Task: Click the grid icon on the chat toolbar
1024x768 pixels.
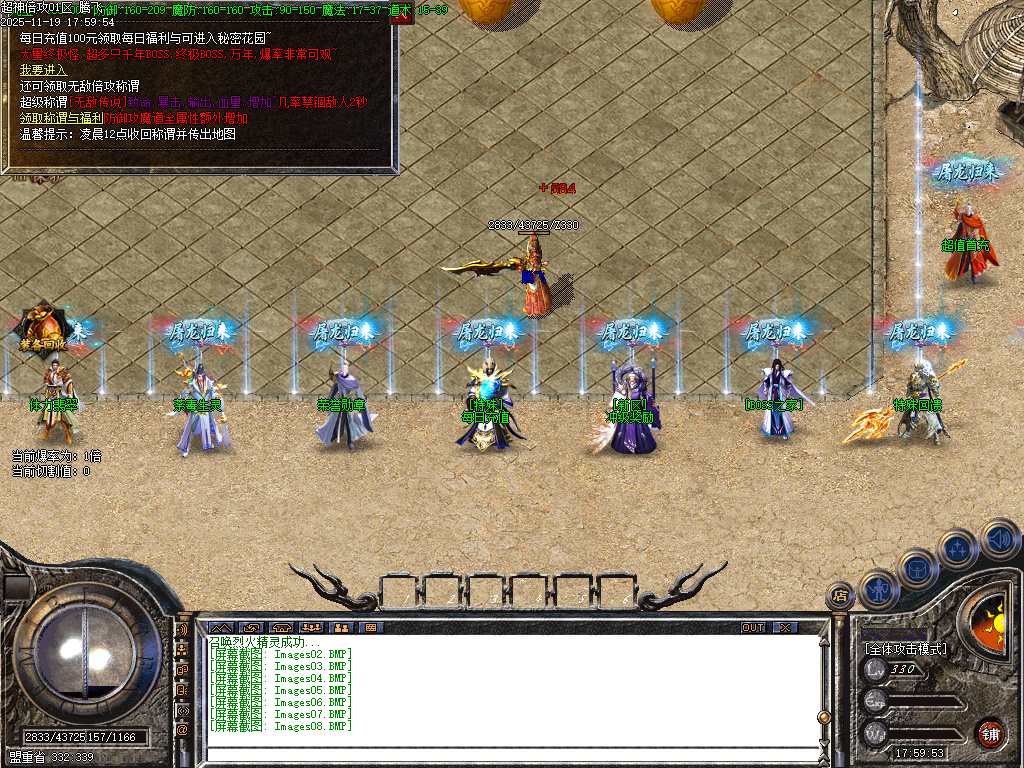Action: (370, 627)
